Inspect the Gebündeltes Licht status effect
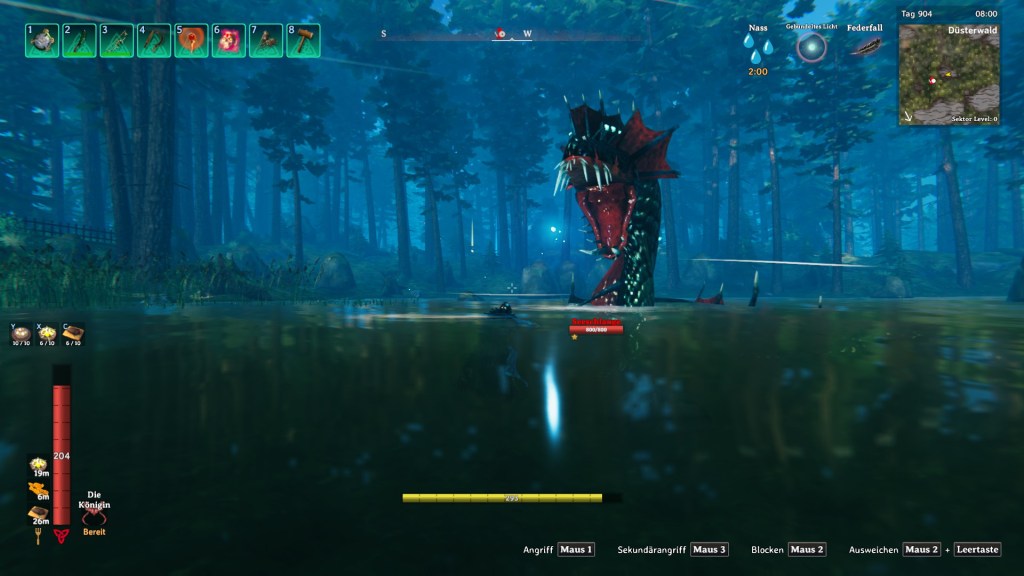 pos(812,46)
